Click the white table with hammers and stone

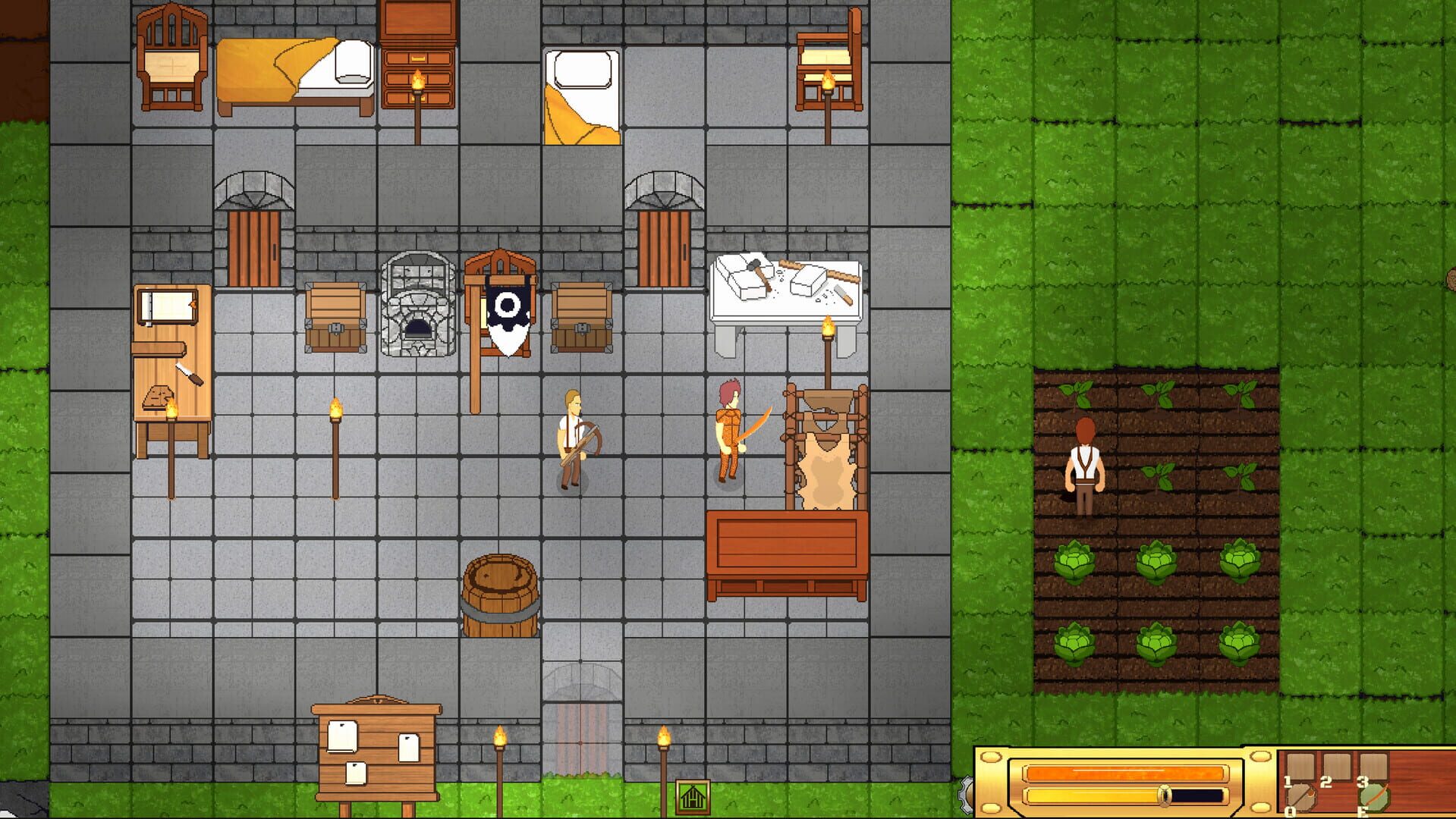coord(785,284)
